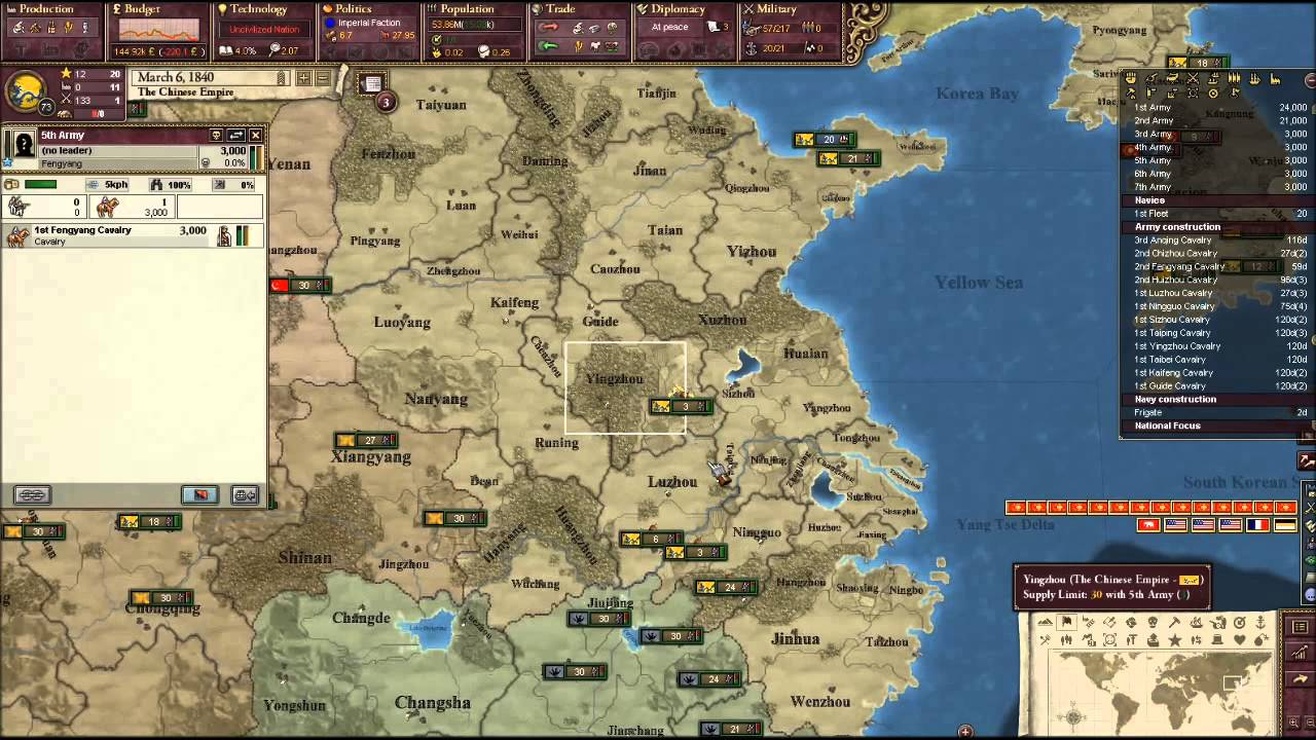Expand the National Focus section in the outliner

pos(1167,425)
